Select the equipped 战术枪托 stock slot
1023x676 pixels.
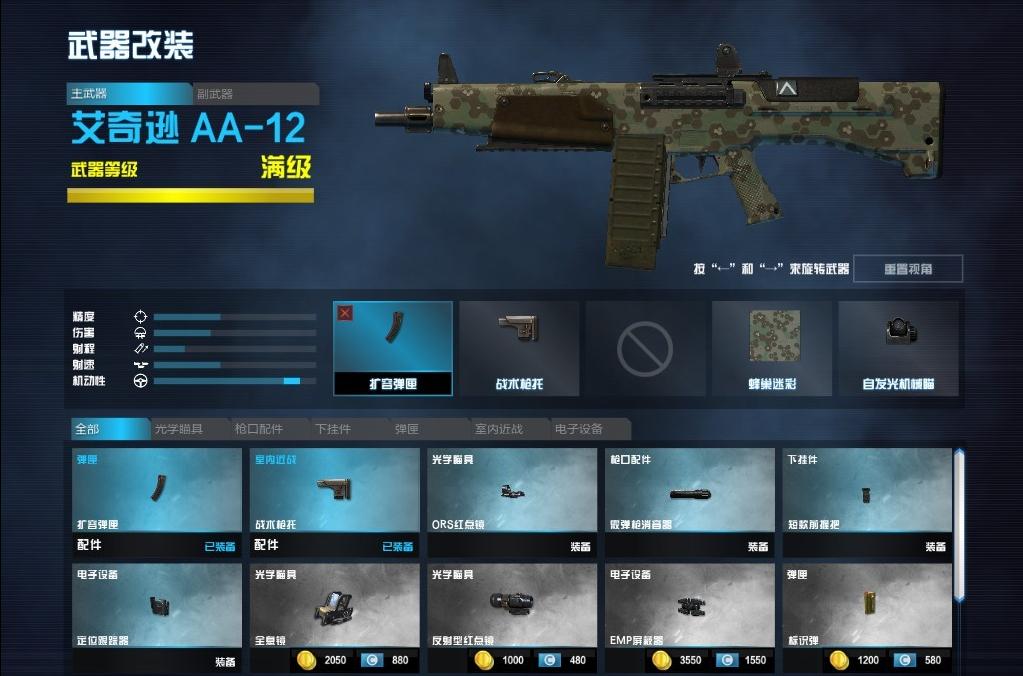(x=518, y=347)
